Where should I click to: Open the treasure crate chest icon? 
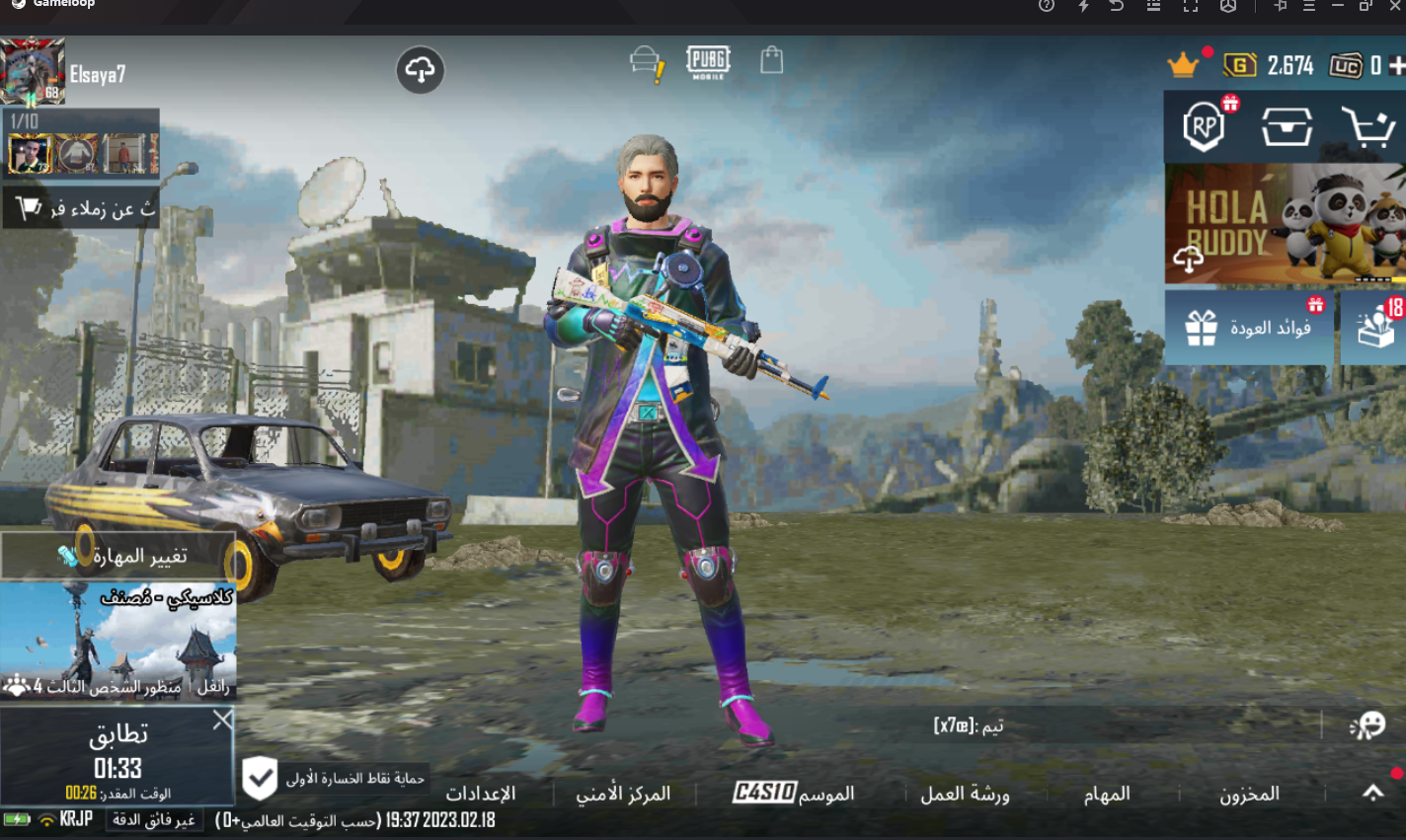pos(1286,127)
